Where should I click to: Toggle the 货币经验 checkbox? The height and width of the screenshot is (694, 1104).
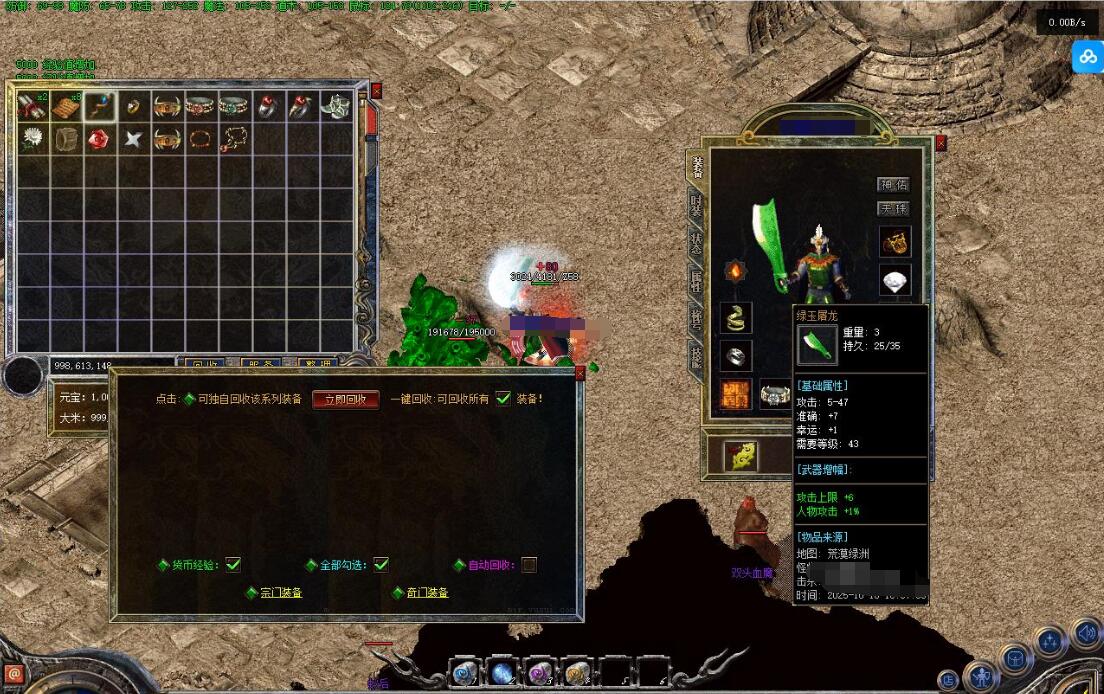[233, 565]
